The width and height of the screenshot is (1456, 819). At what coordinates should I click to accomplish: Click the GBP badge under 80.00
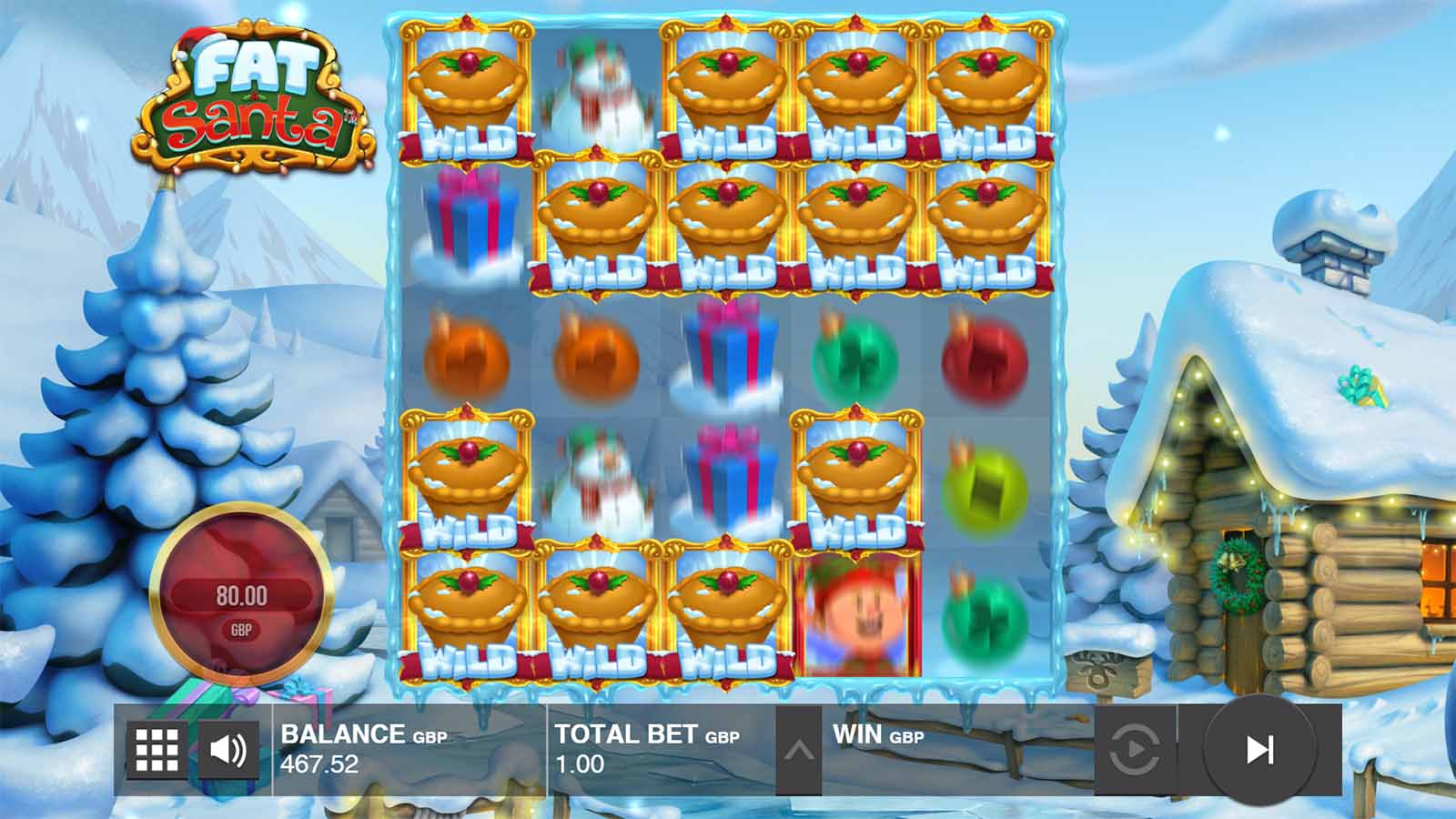(x=240, y=628)
